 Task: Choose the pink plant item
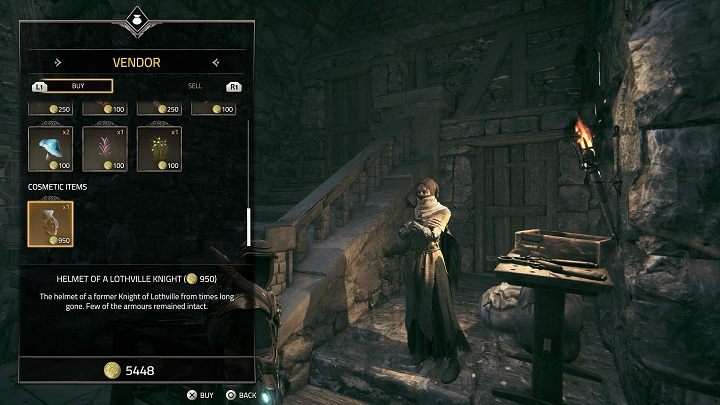[x=103, y=148]
